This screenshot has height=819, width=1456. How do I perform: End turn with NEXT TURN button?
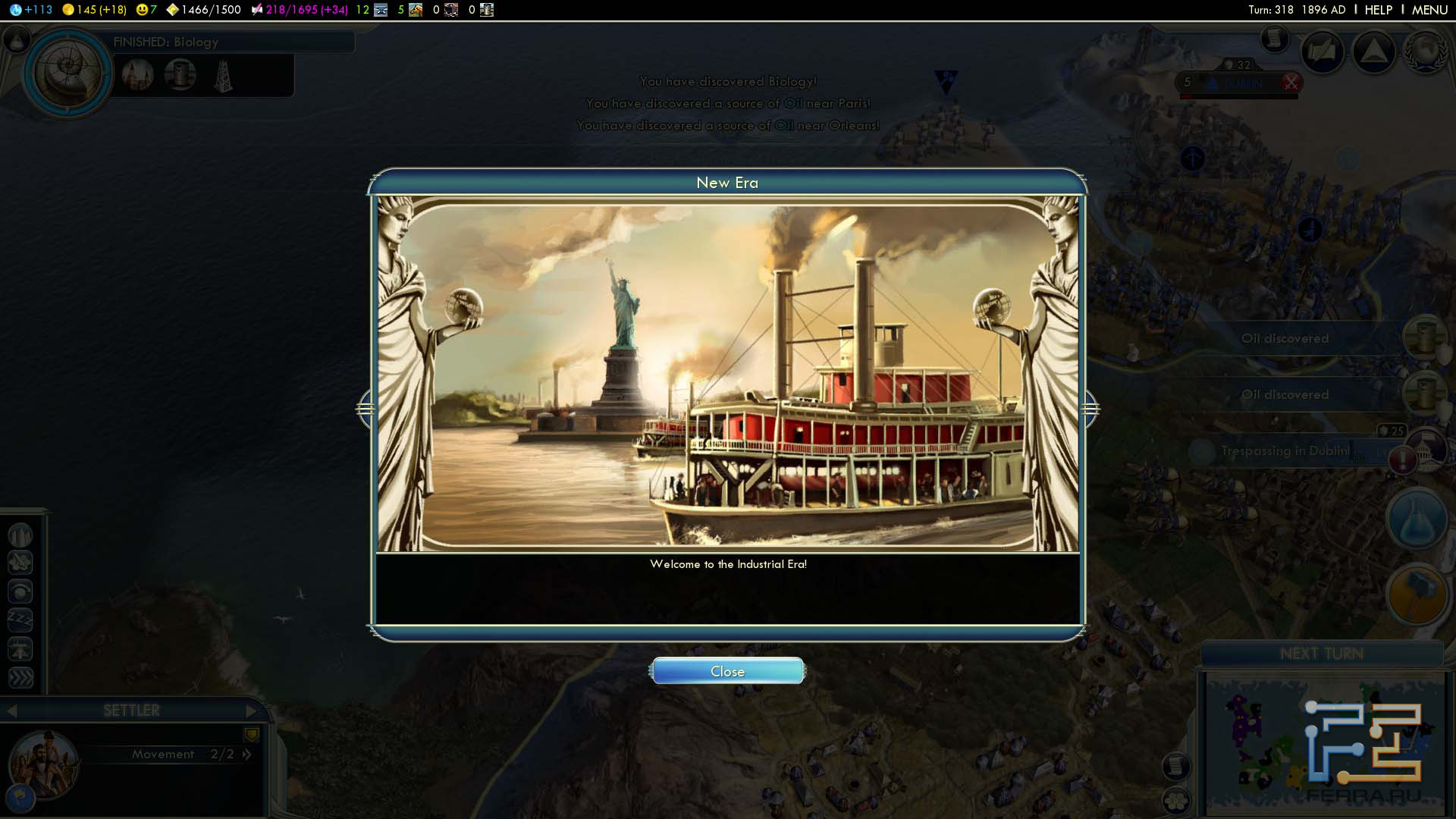click(1321, 654)
